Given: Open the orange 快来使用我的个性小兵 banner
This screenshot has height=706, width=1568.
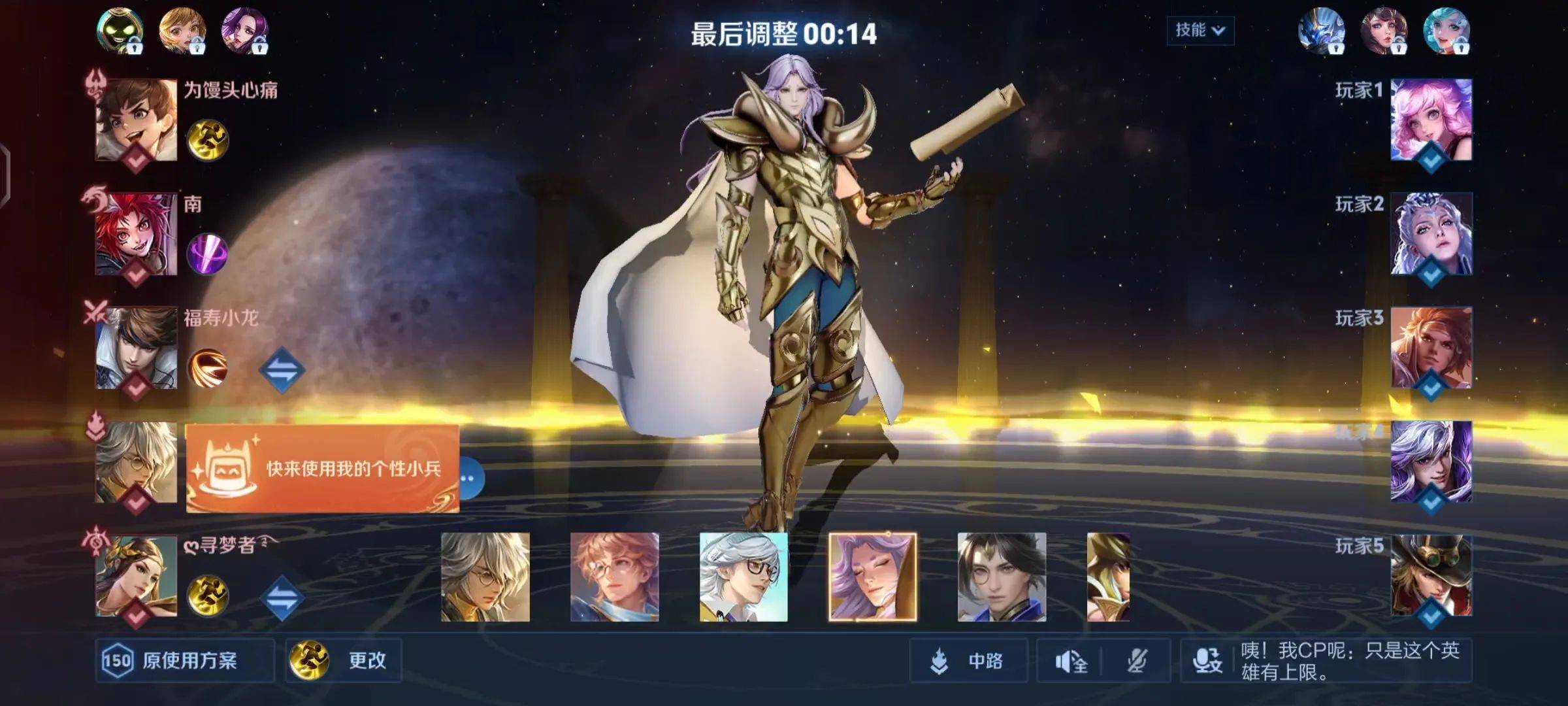Looking at the screenshot, I should (323, 468).
